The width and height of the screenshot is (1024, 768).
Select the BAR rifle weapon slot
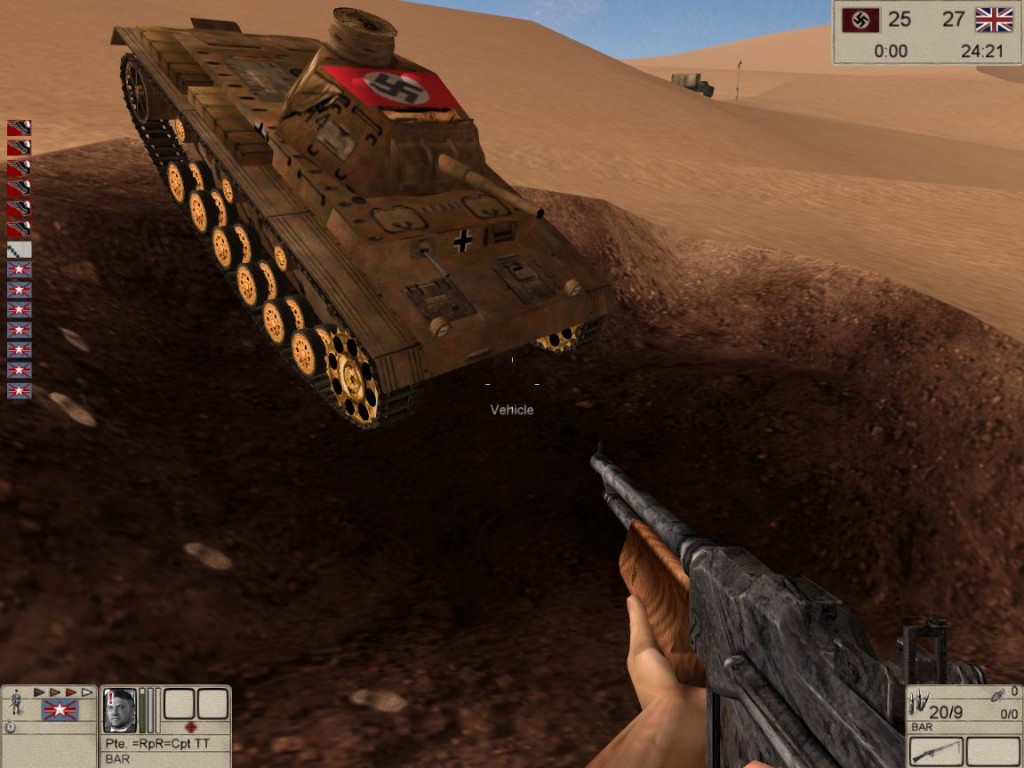[x=936, y=751]
